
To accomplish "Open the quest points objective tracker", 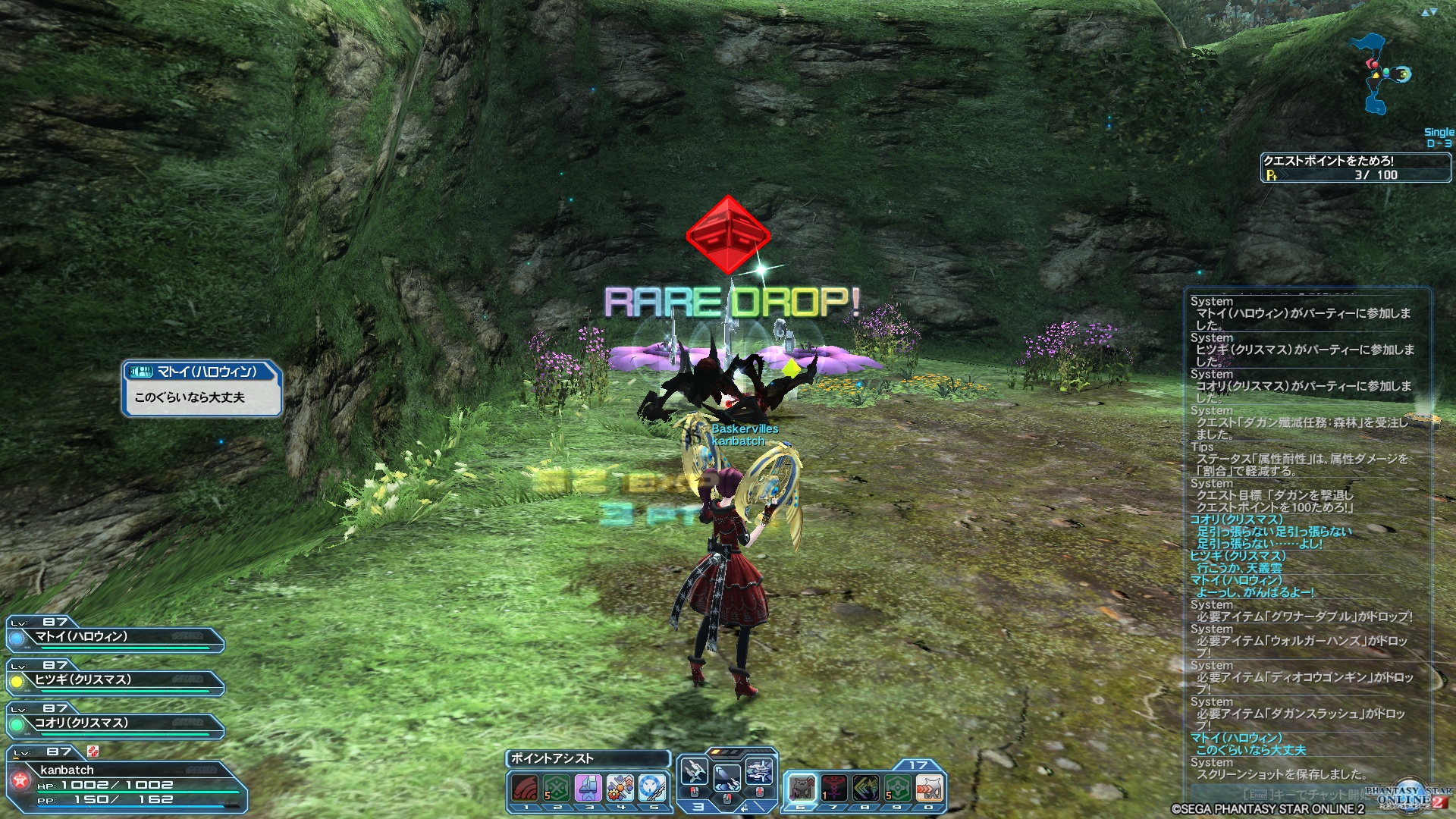I will coord(1355,168).
